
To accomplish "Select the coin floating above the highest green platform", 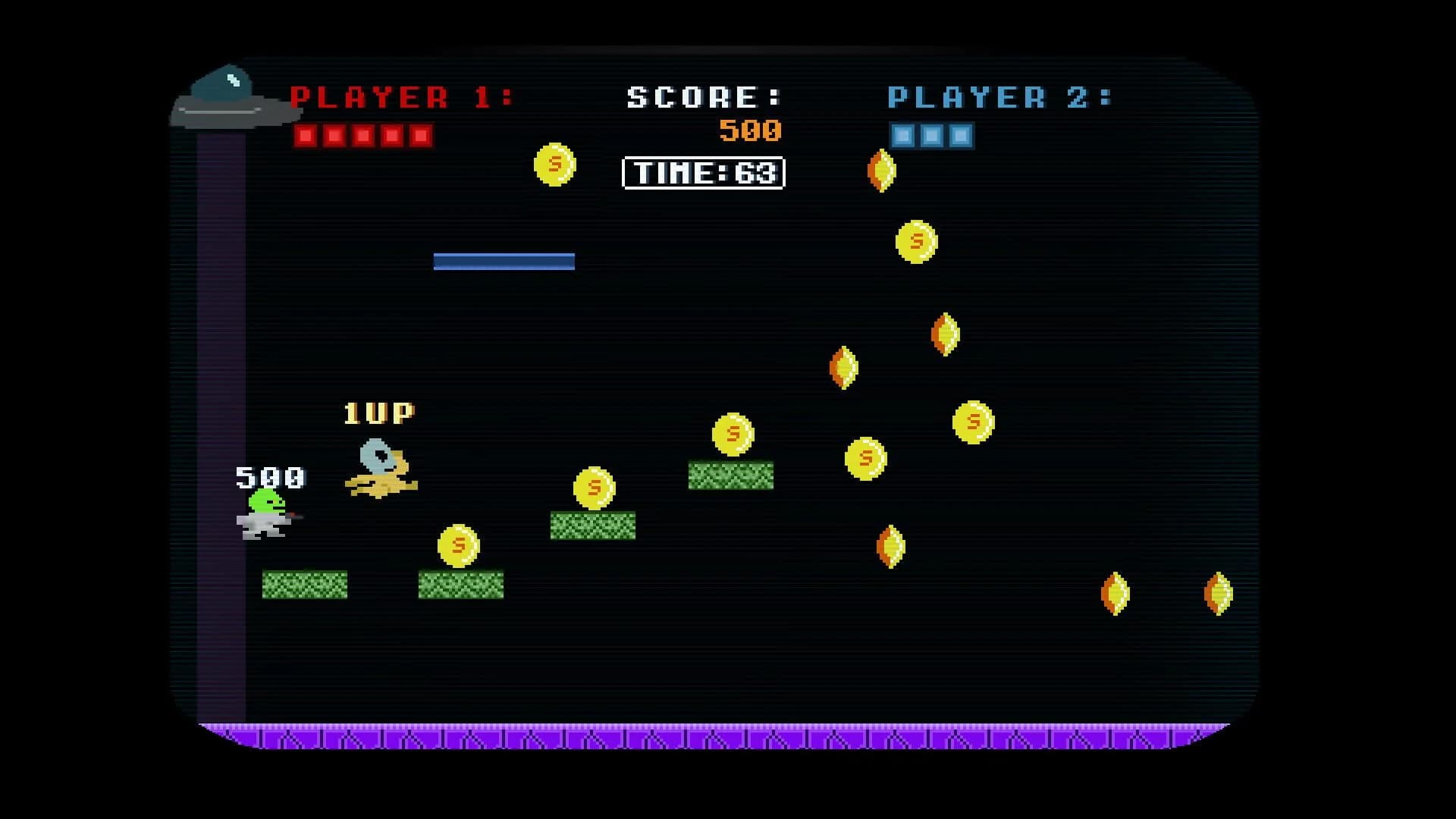I will [734, 434].
